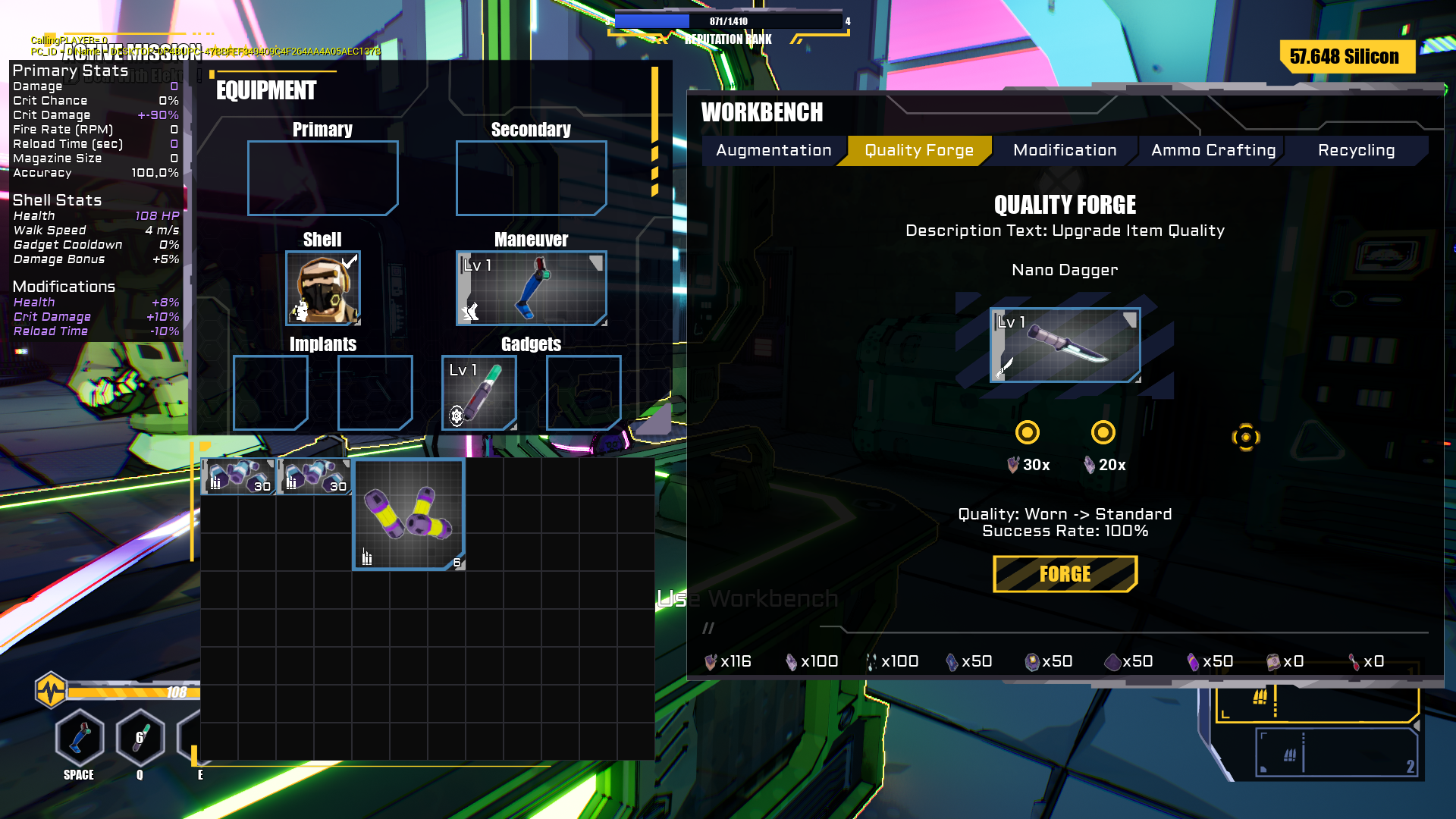Uncheck the checkmark on the equipped Shell
1456x819 pixels.
pos(348,261)
